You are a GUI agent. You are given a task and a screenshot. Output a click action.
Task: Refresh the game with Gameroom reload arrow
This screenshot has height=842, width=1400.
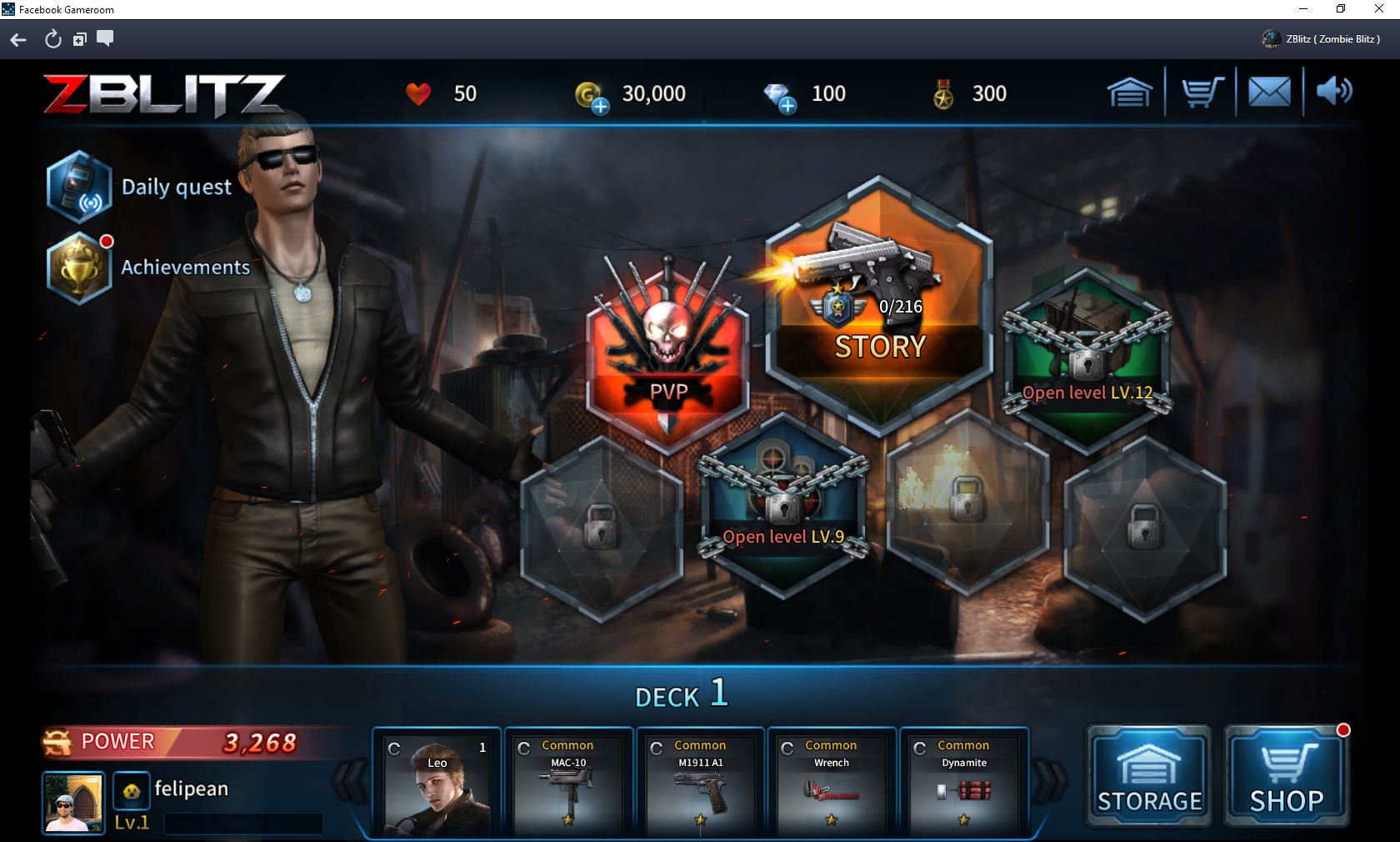[52, 39]
